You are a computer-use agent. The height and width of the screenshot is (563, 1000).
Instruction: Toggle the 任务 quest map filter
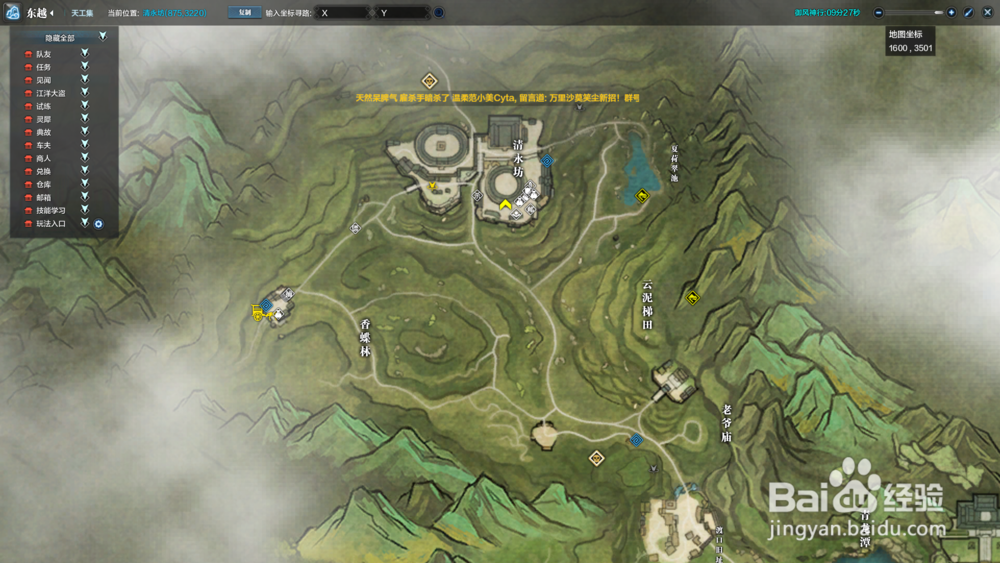(85, 66)
